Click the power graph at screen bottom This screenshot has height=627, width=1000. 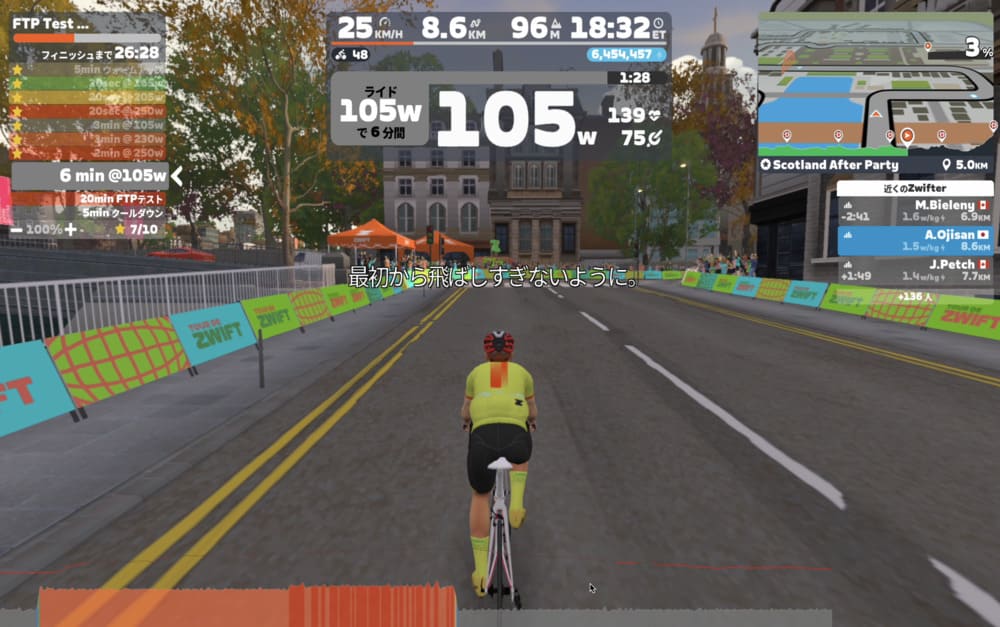pos(430,606)
